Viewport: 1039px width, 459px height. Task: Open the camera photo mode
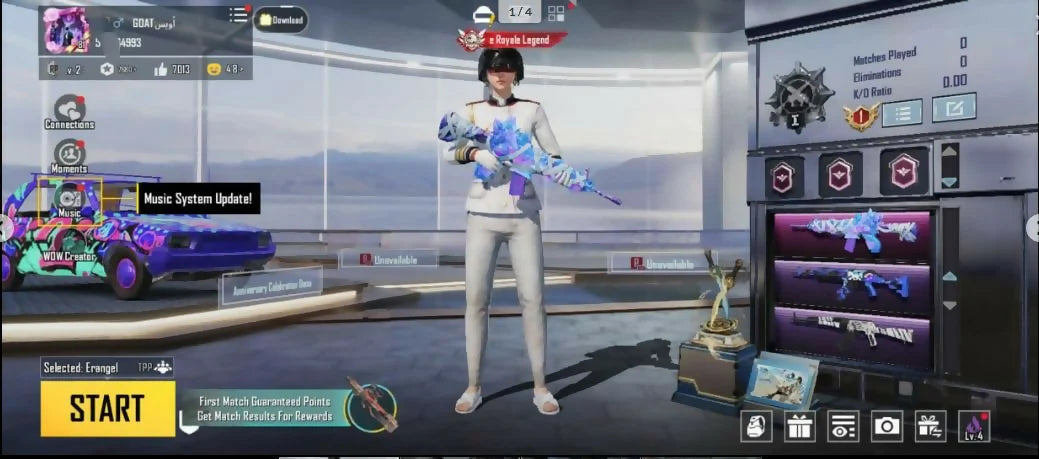887,426
